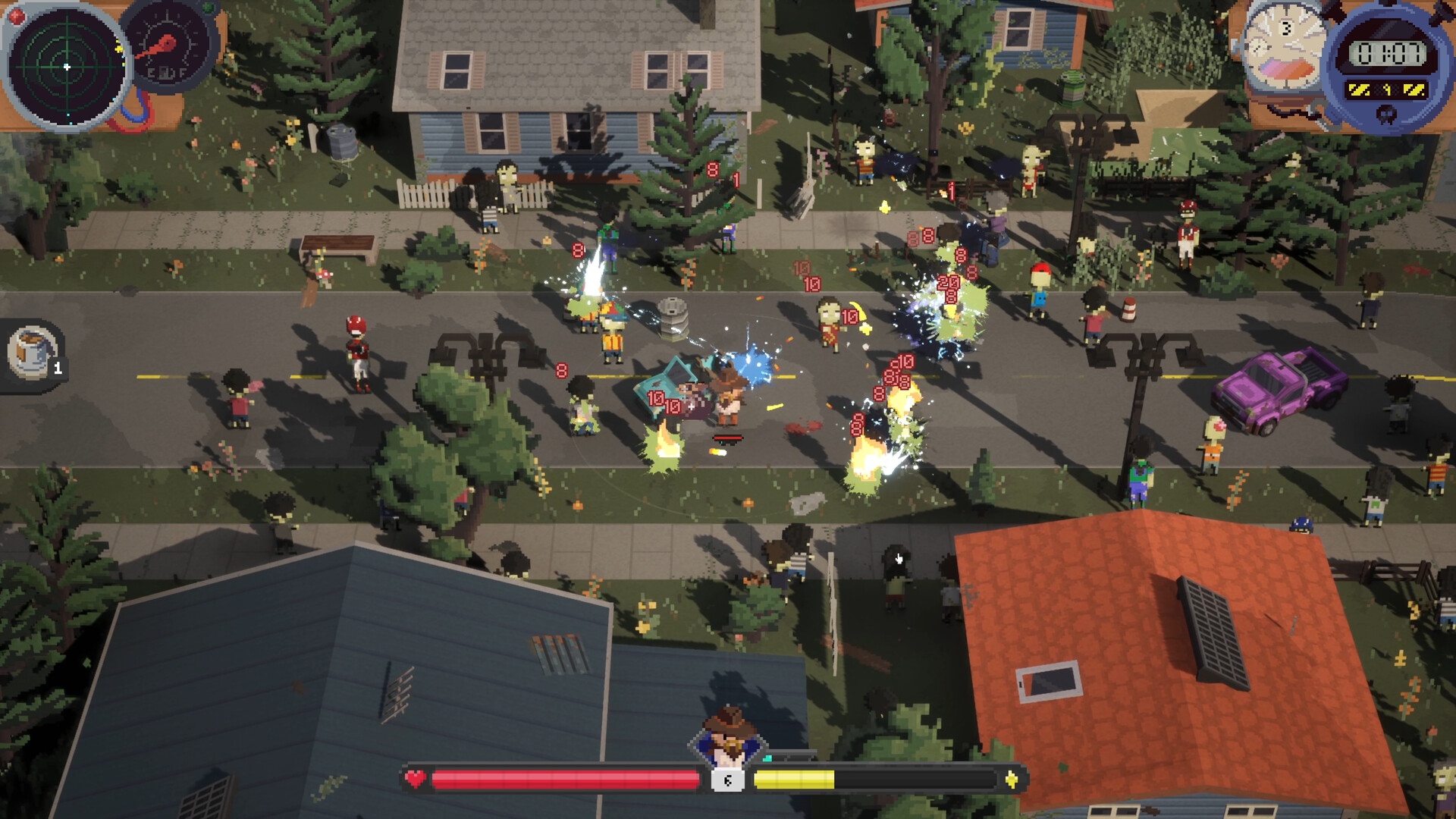Click the white crosshair marker on the radar
Image resolution: width=1456 pixels, height=819 pixels.
(x=67, y=66)
